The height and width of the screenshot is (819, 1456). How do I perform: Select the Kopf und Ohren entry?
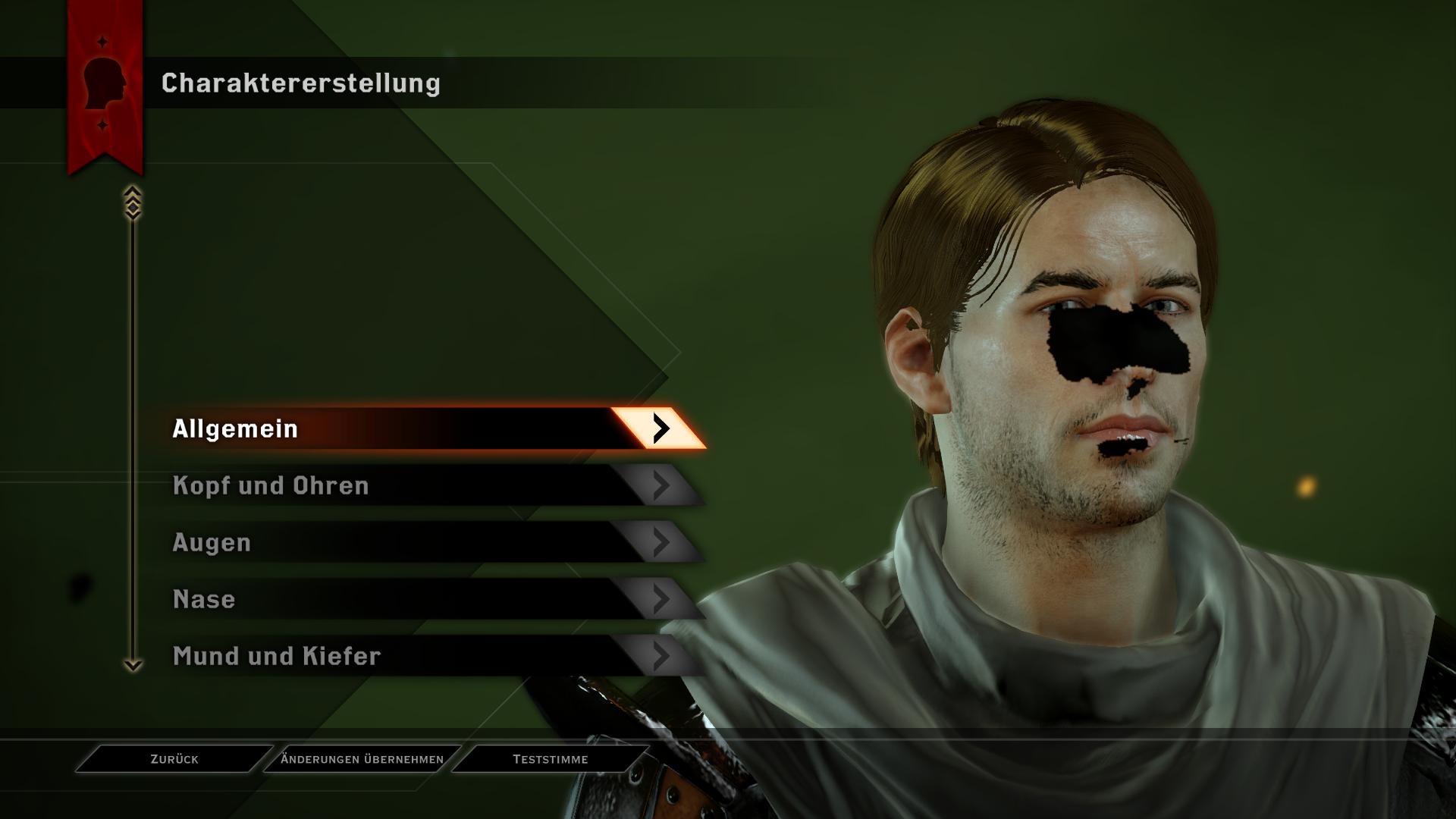425,485
